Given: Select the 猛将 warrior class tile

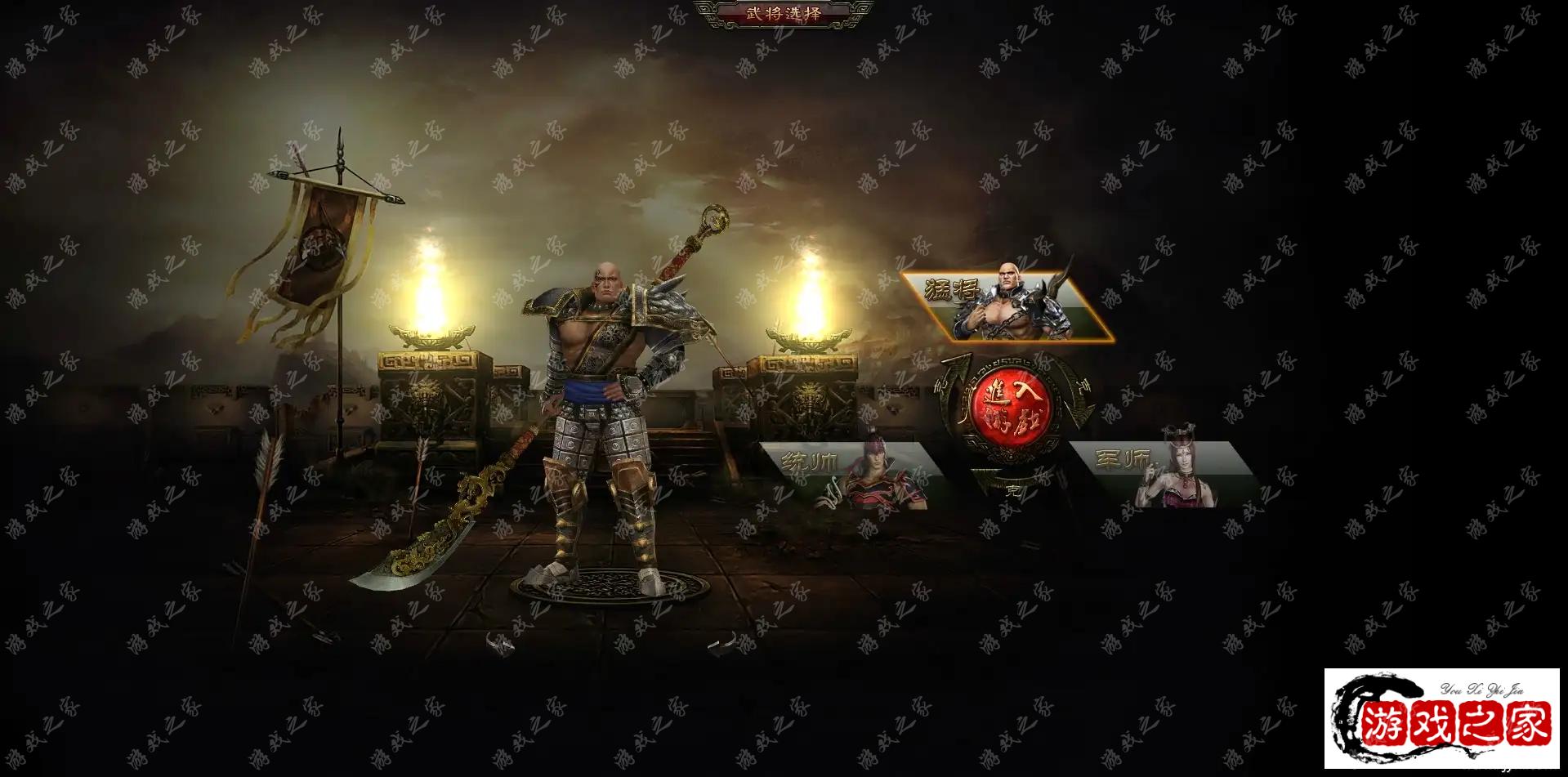Looking at the screenshot, I should (x=1007, y=306).
